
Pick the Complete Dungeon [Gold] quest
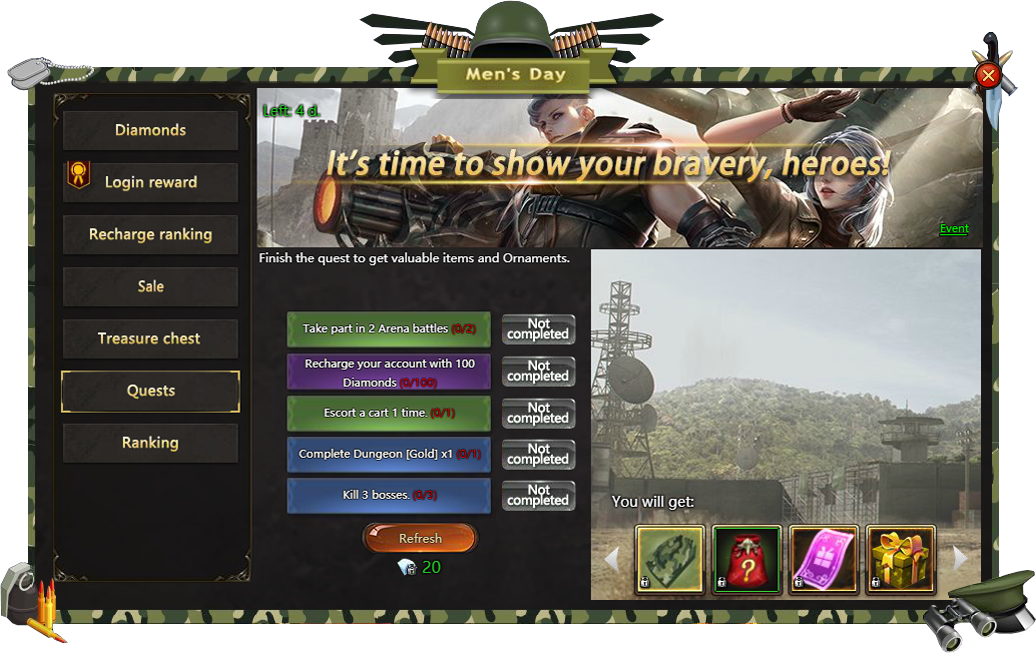(x=389, y=454)
